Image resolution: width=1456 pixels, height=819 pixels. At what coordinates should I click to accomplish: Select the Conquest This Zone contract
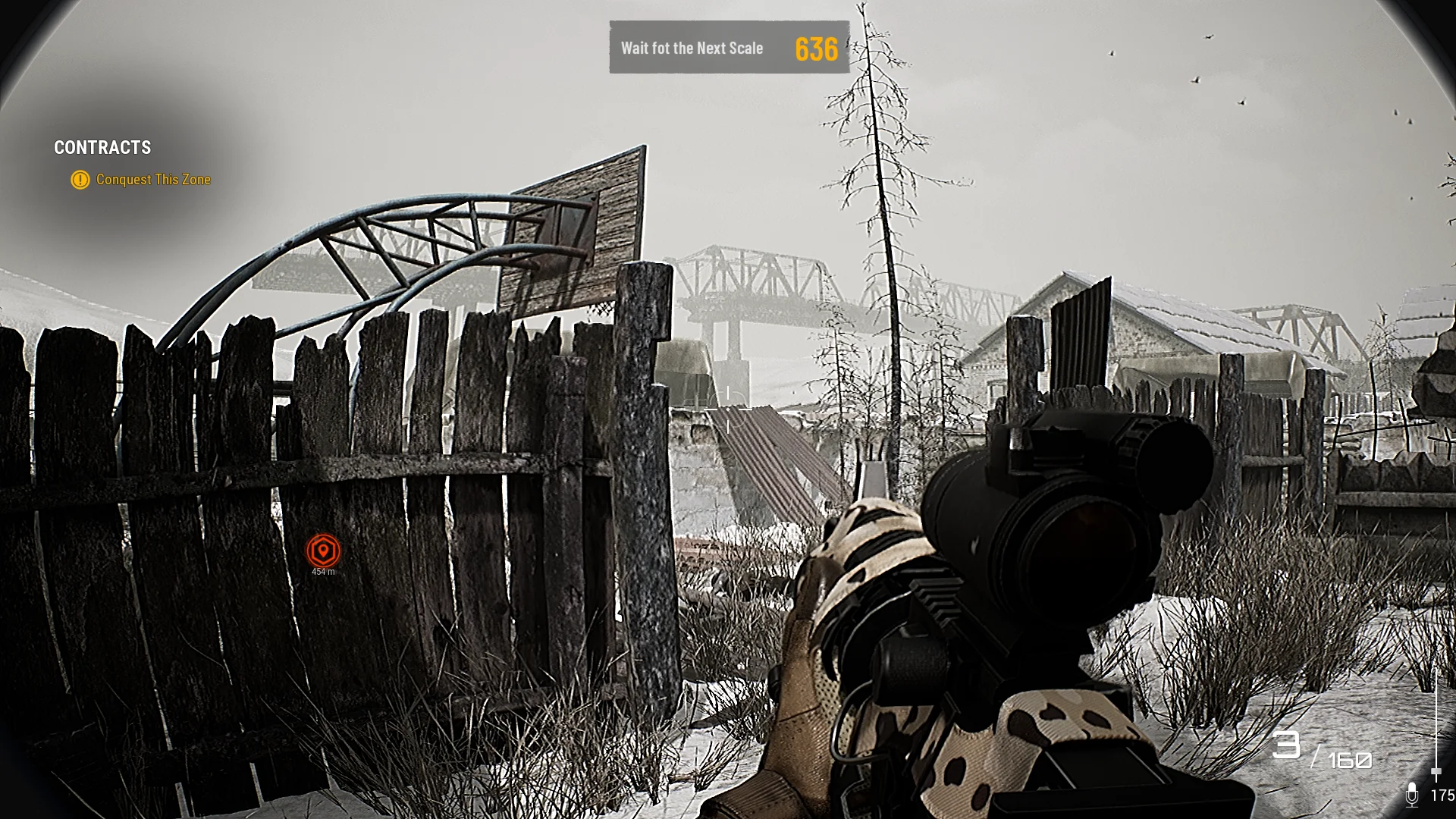(152, 180)
